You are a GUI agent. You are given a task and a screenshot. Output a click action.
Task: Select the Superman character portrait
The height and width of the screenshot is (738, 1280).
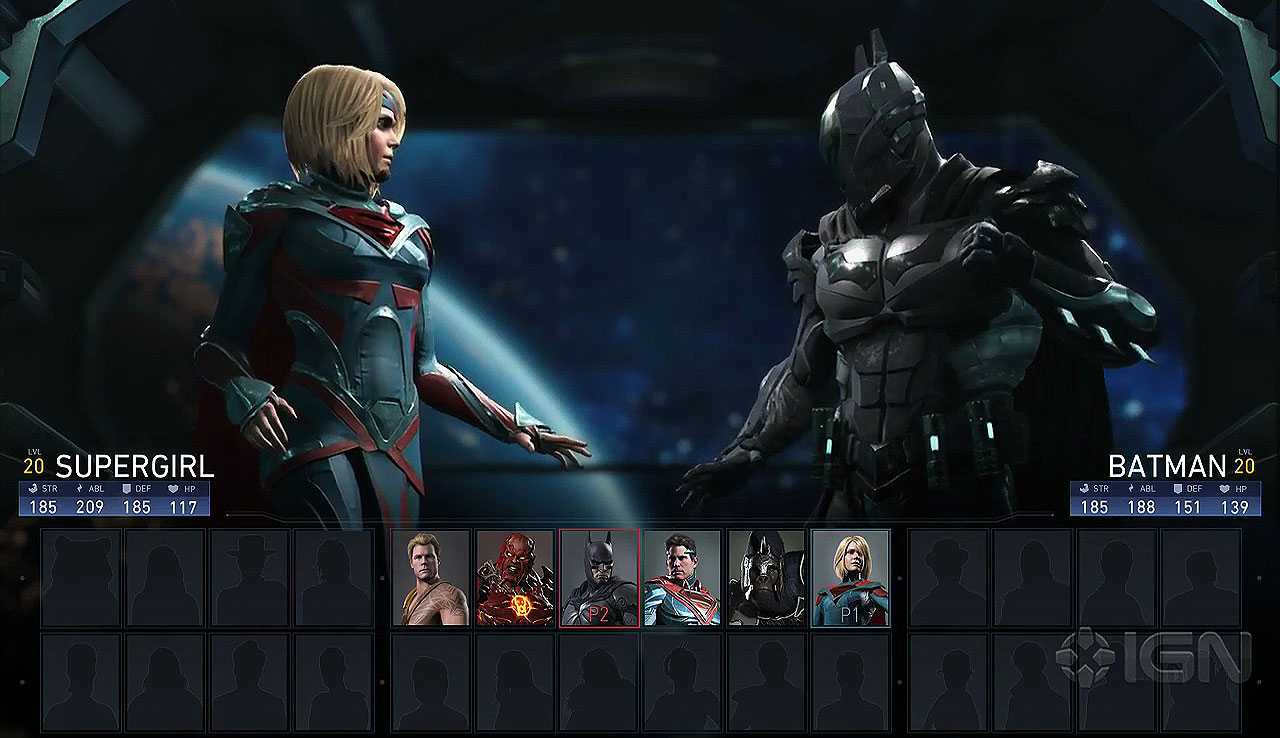pyautogui.click(x=682, y=578)
